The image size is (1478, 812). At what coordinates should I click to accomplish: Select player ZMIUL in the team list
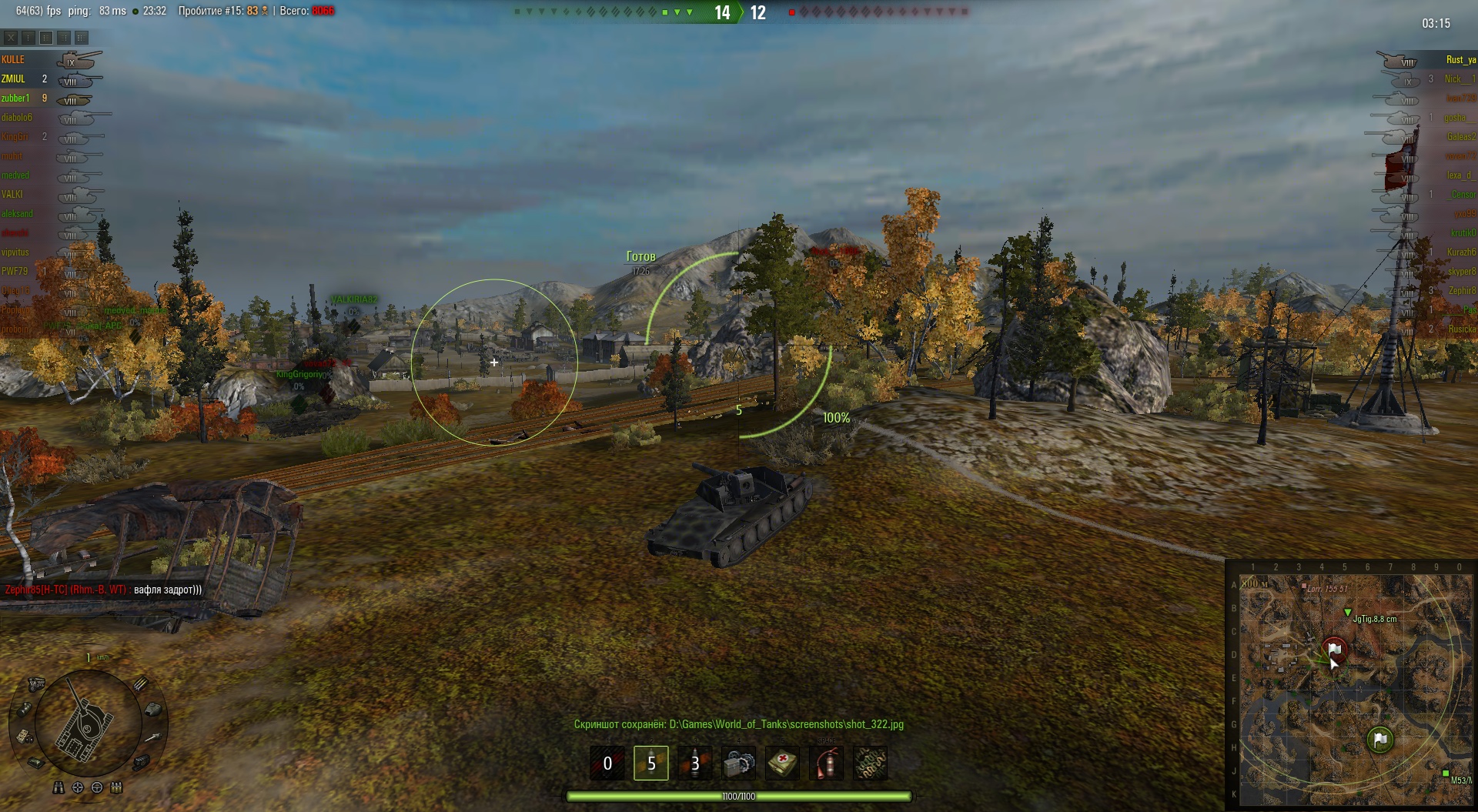pos(13,79)
